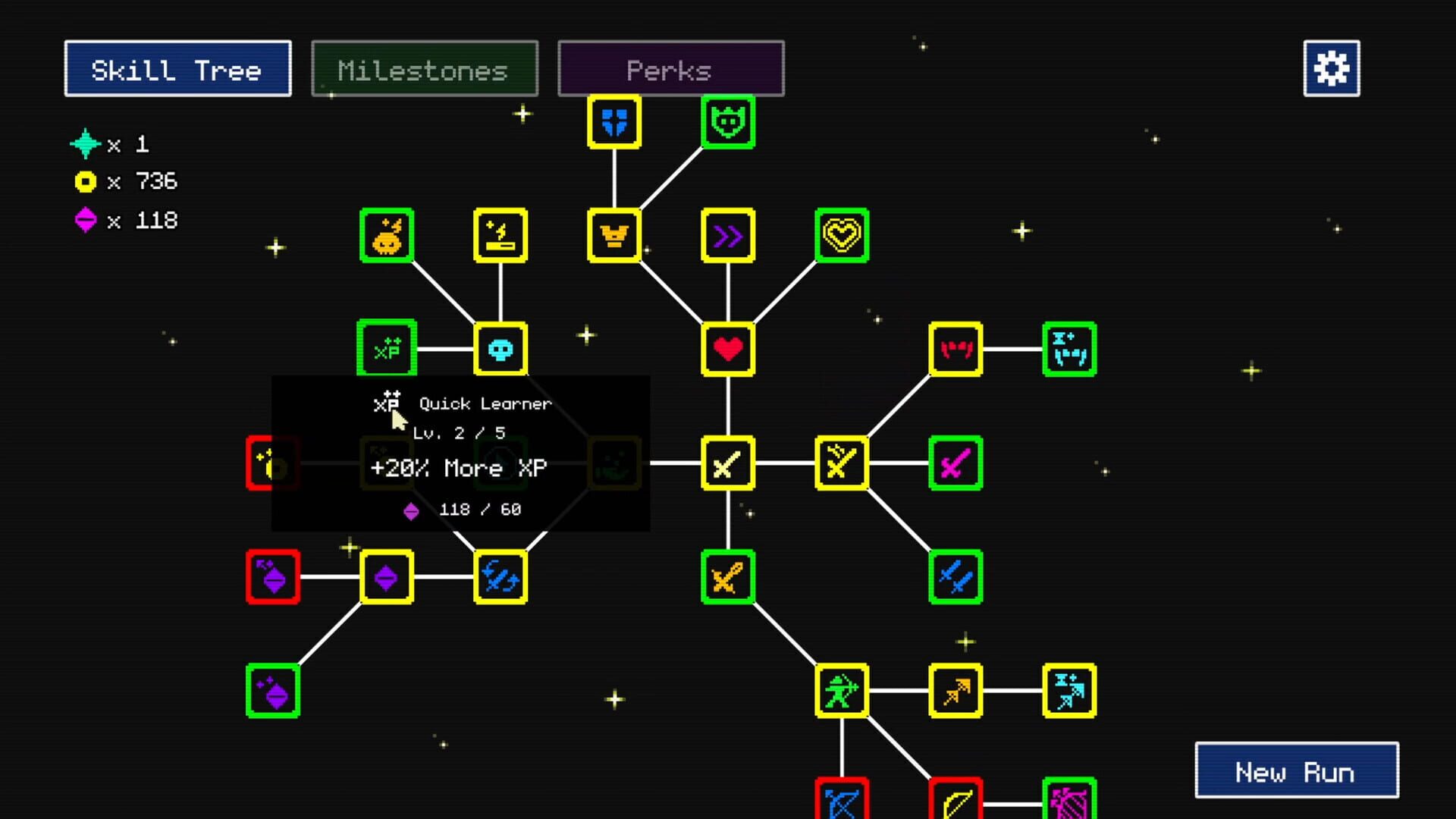This screenshot has width=1456, height=819.
Task: Click the red heart health node
Action: 727,350
